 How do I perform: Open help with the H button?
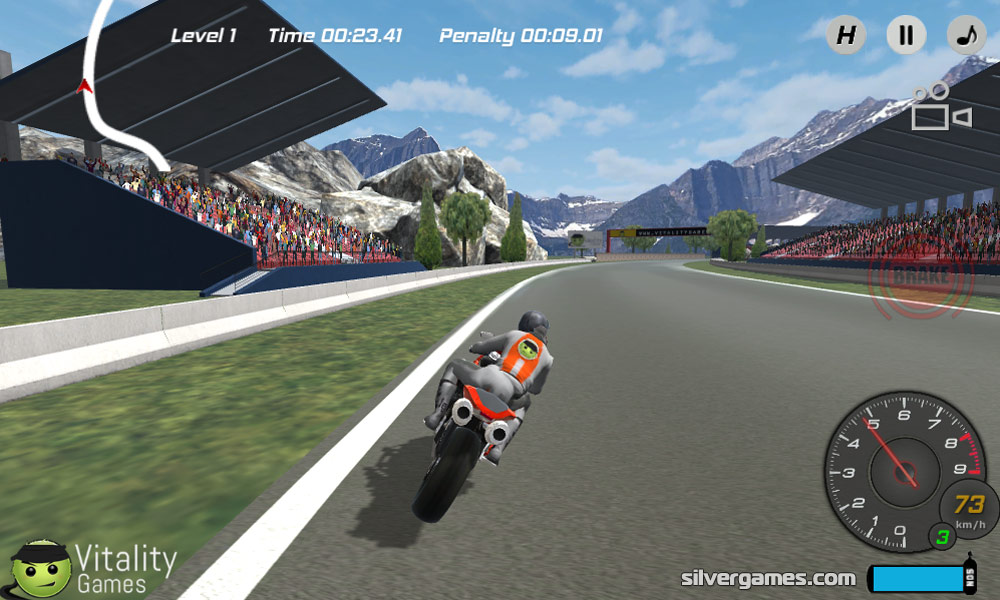coord(846,36)
